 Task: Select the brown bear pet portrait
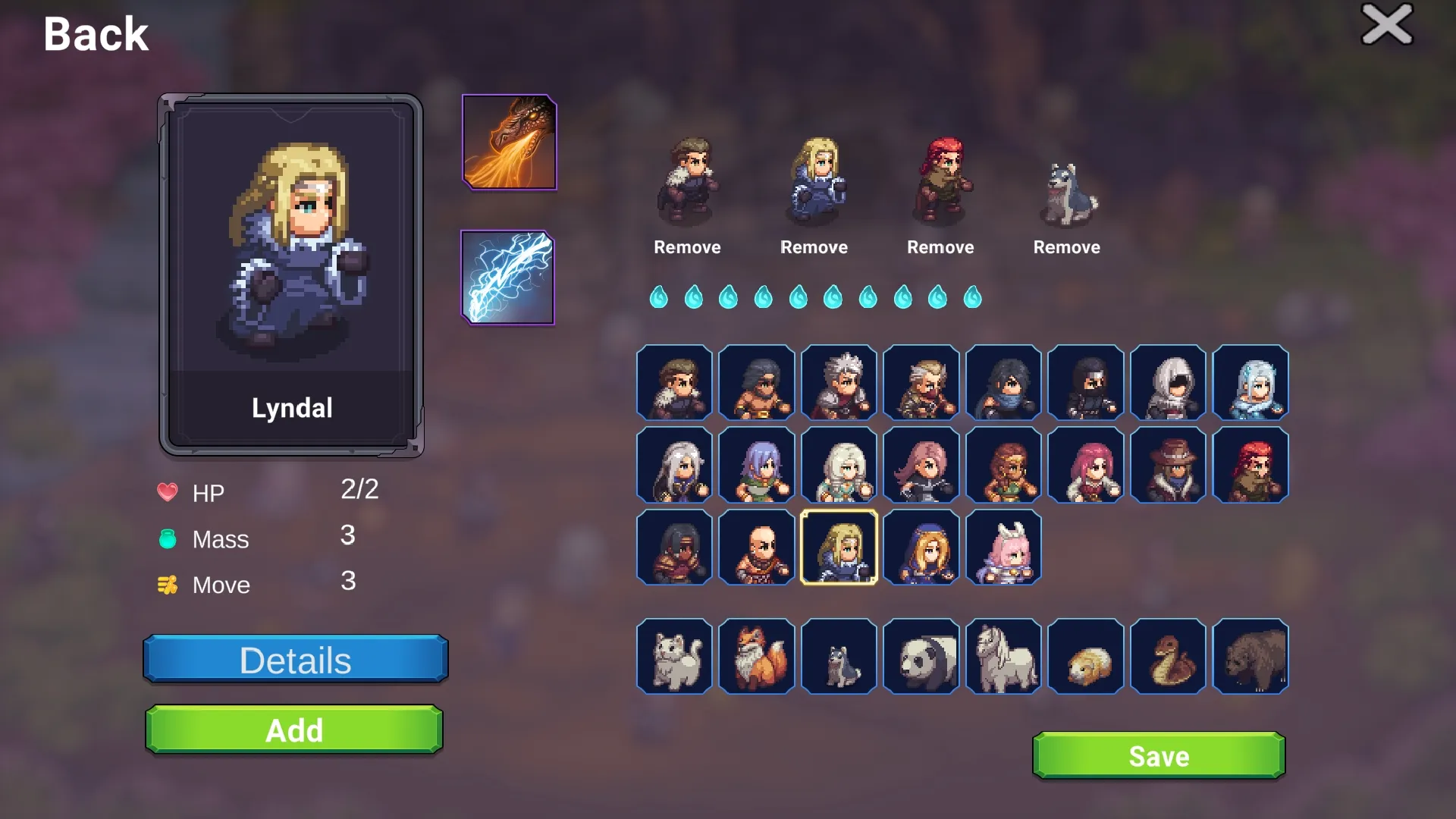click(1250, 657)
